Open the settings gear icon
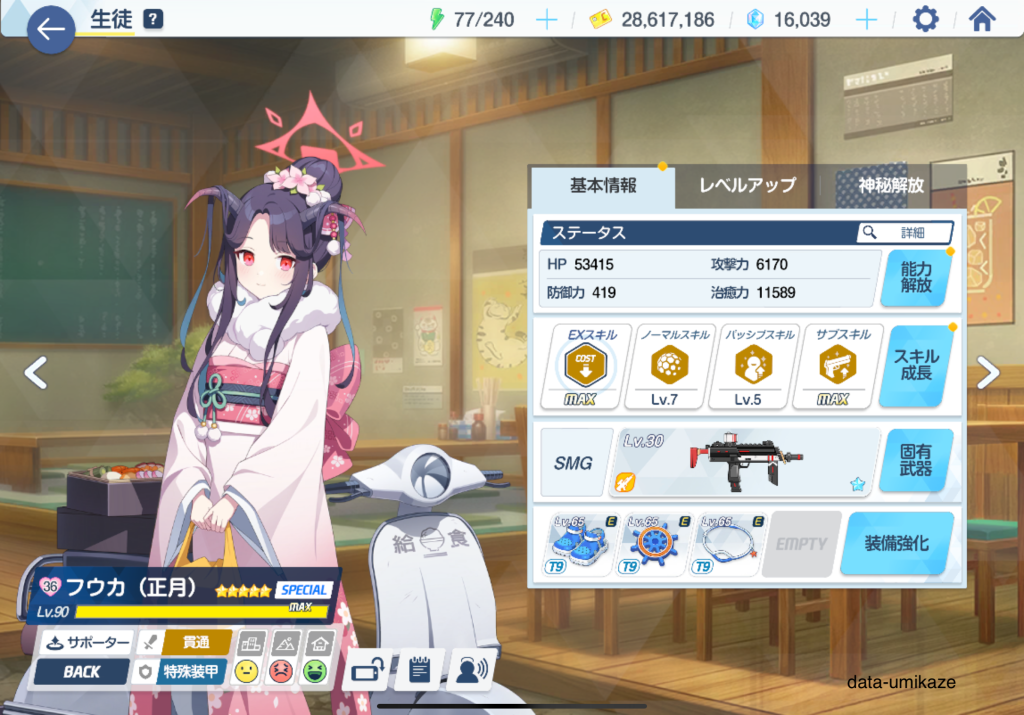Screen dimensions: 1024x715 point(926,19)
